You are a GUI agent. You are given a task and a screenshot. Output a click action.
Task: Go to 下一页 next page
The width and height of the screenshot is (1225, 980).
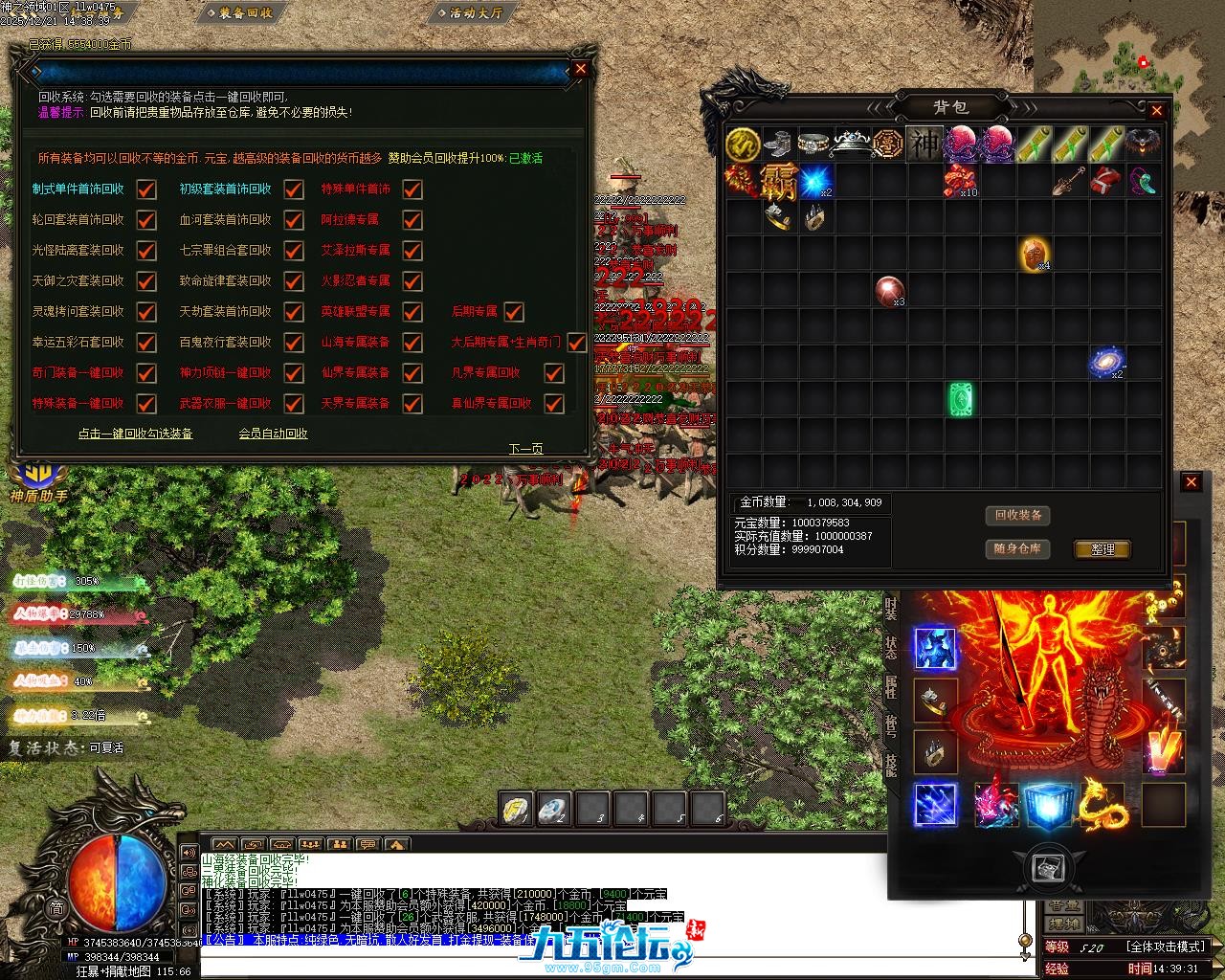pyautogui.click(x=525, y=449)
